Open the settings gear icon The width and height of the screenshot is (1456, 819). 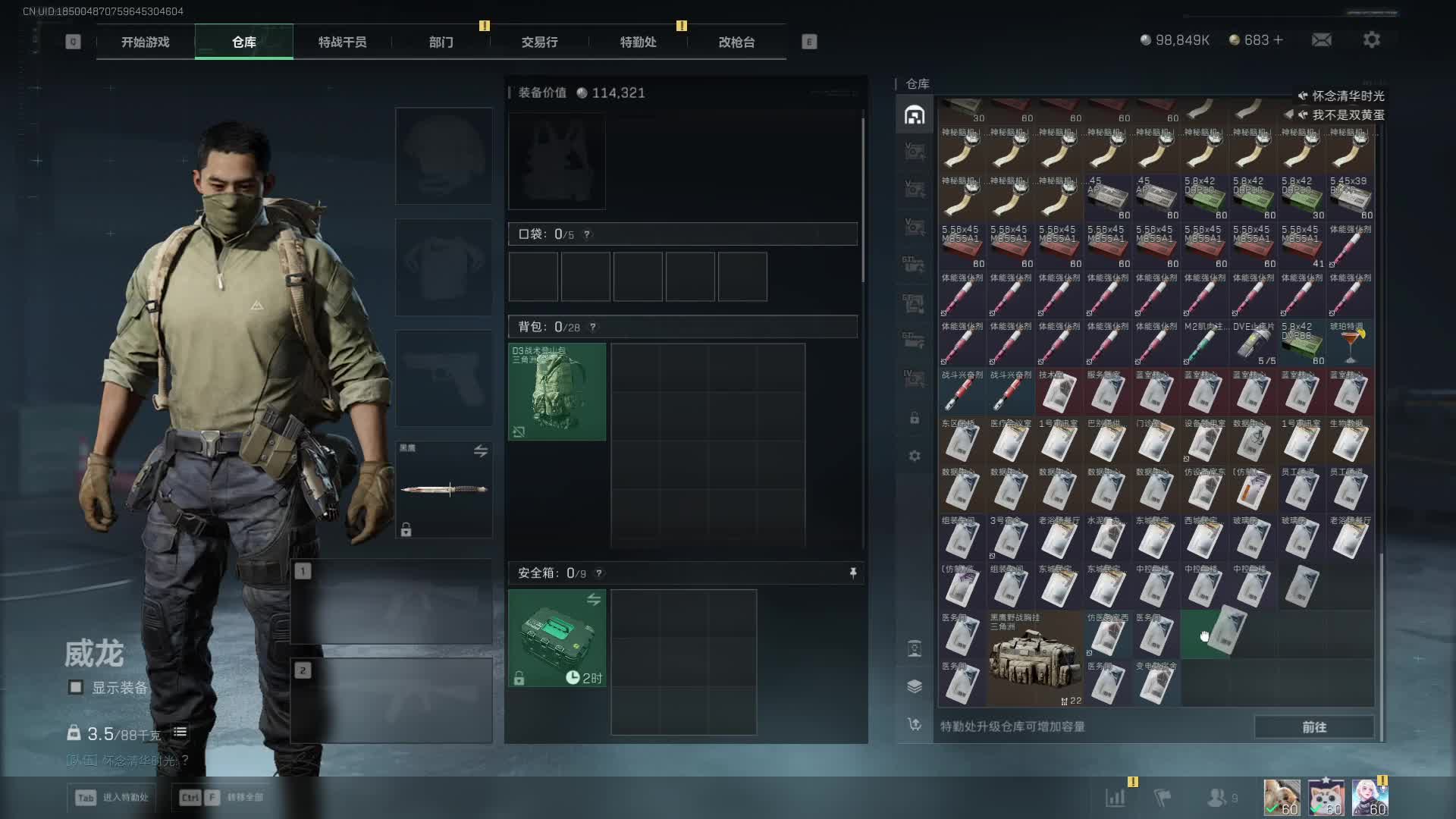pos(1371,40)
